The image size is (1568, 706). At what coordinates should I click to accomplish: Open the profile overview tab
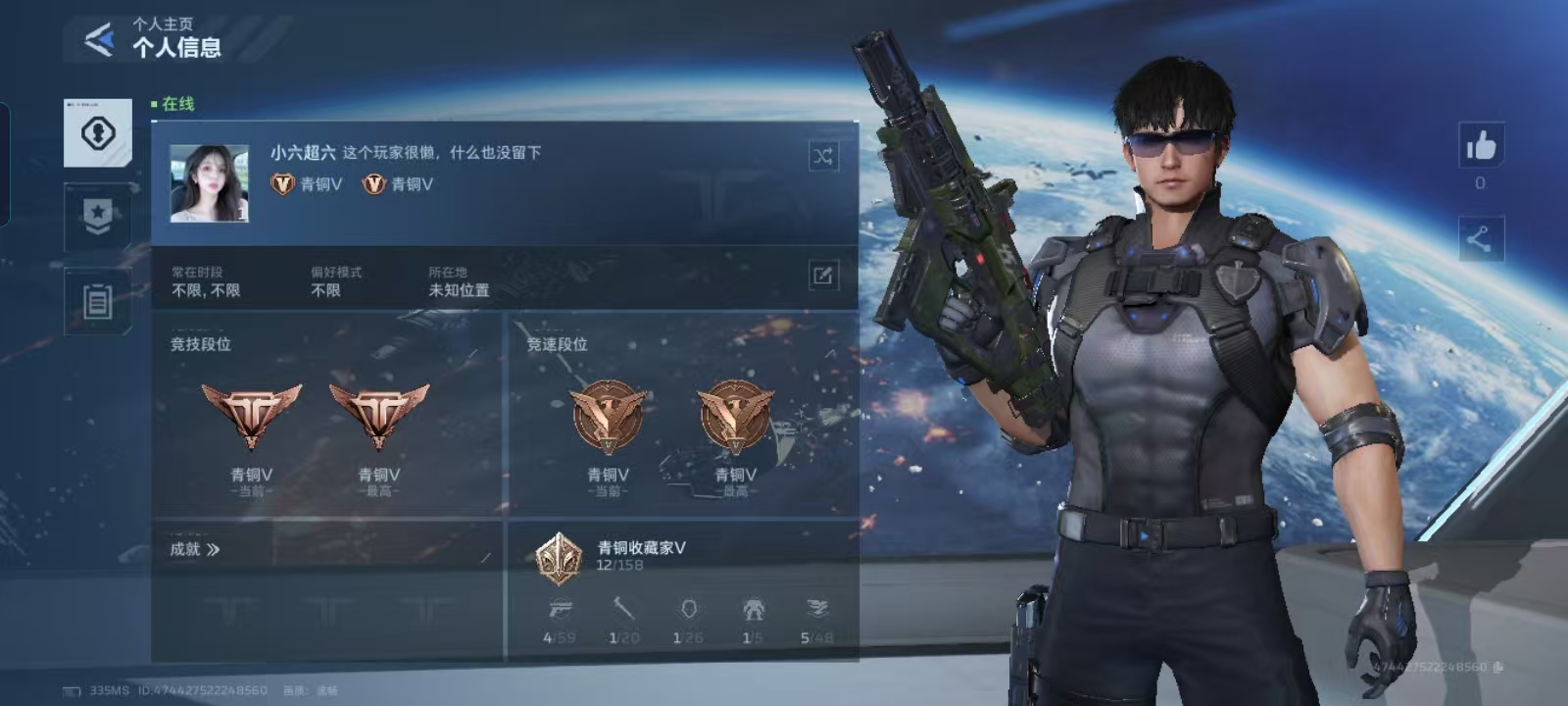pyautogui.click(x=98, y=133)
